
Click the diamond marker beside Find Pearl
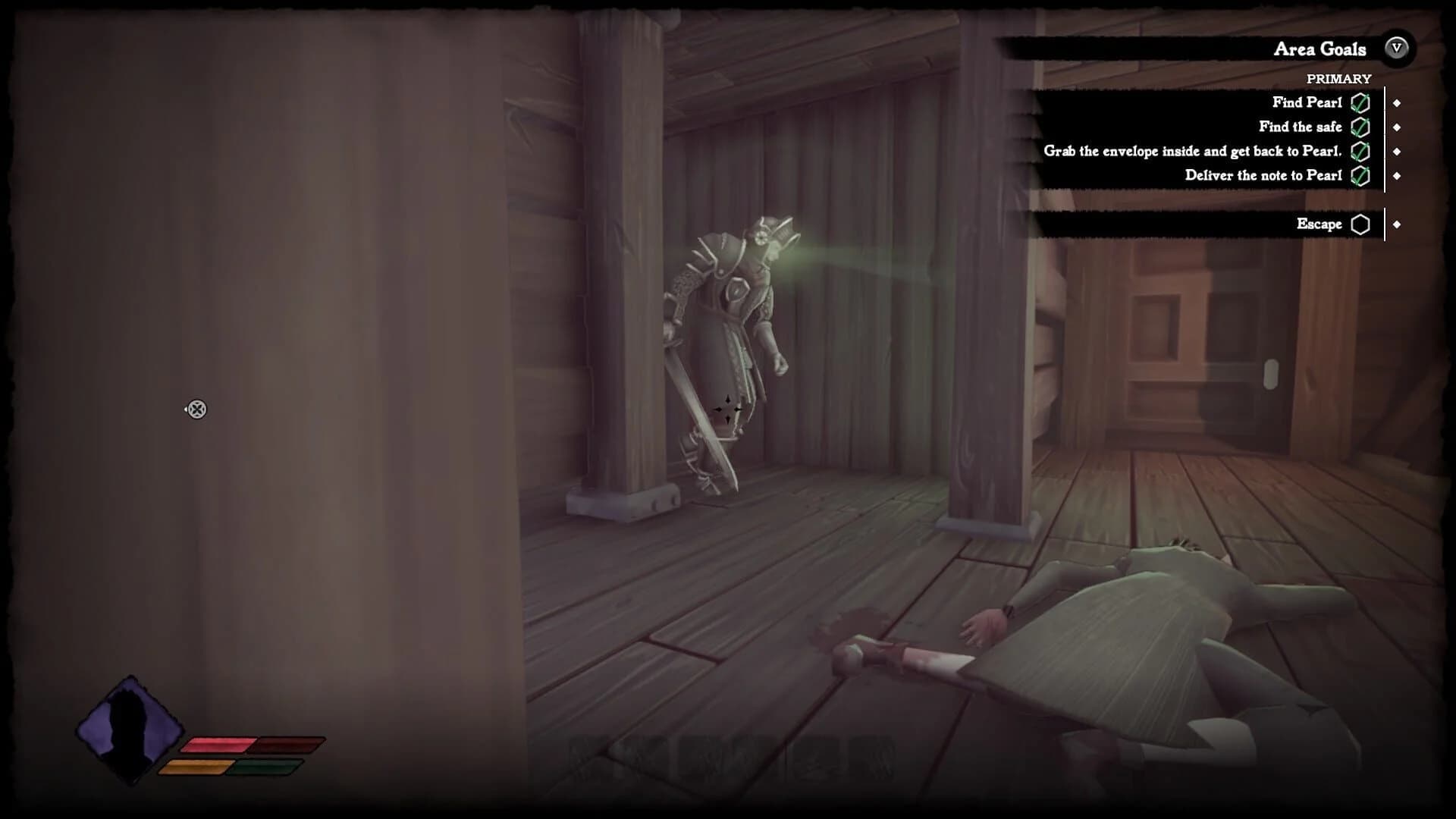(x=1398, y=102)
